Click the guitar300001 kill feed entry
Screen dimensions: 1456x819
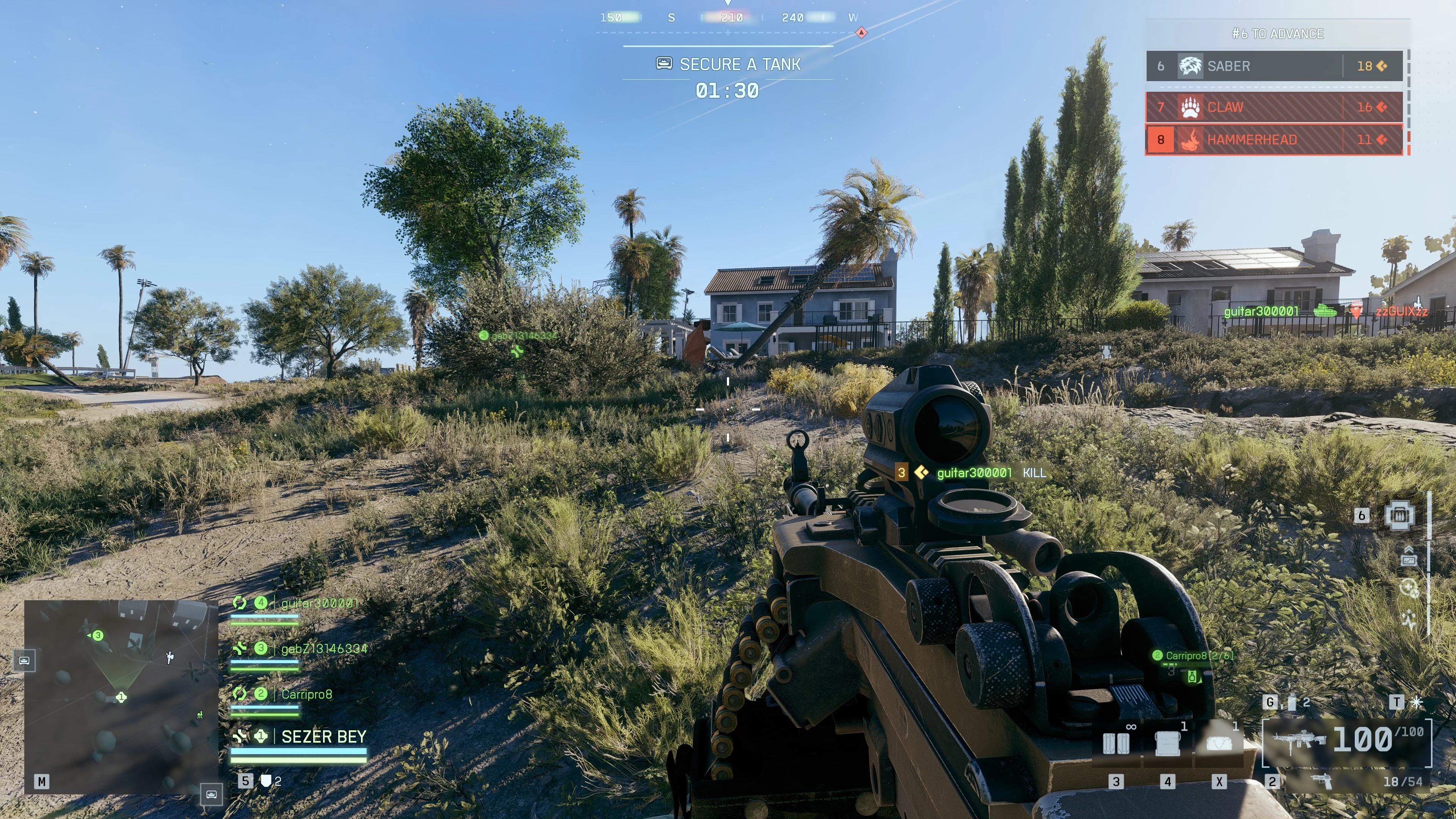coord(973,473)
